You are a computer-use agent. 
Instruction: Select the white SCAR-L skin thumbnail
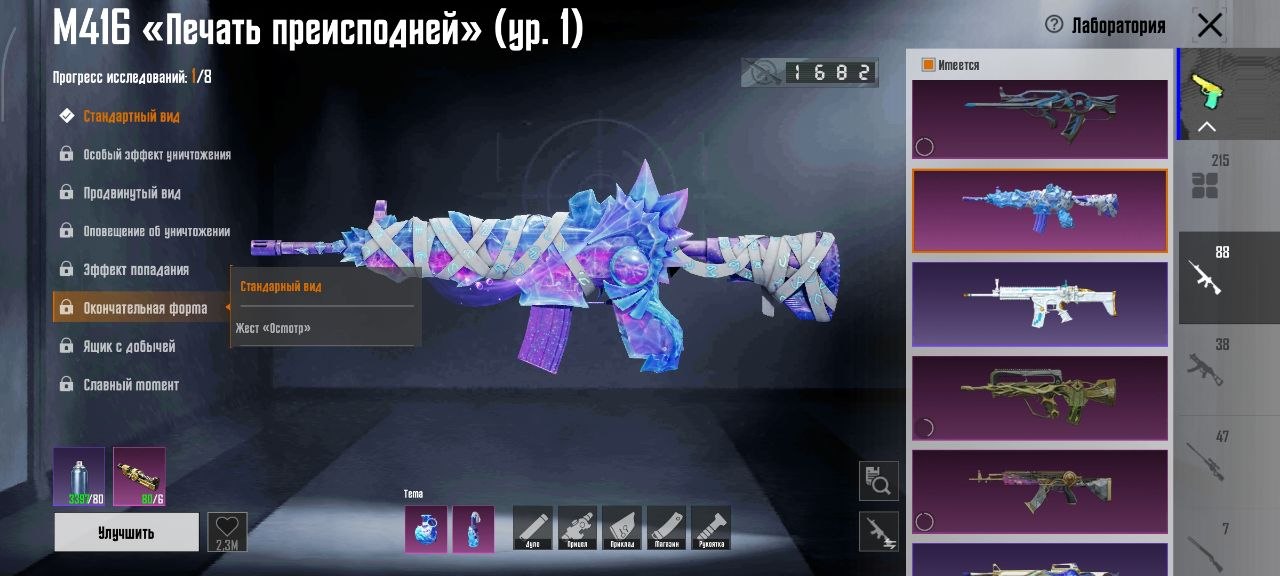click(x=1039, y=304)
